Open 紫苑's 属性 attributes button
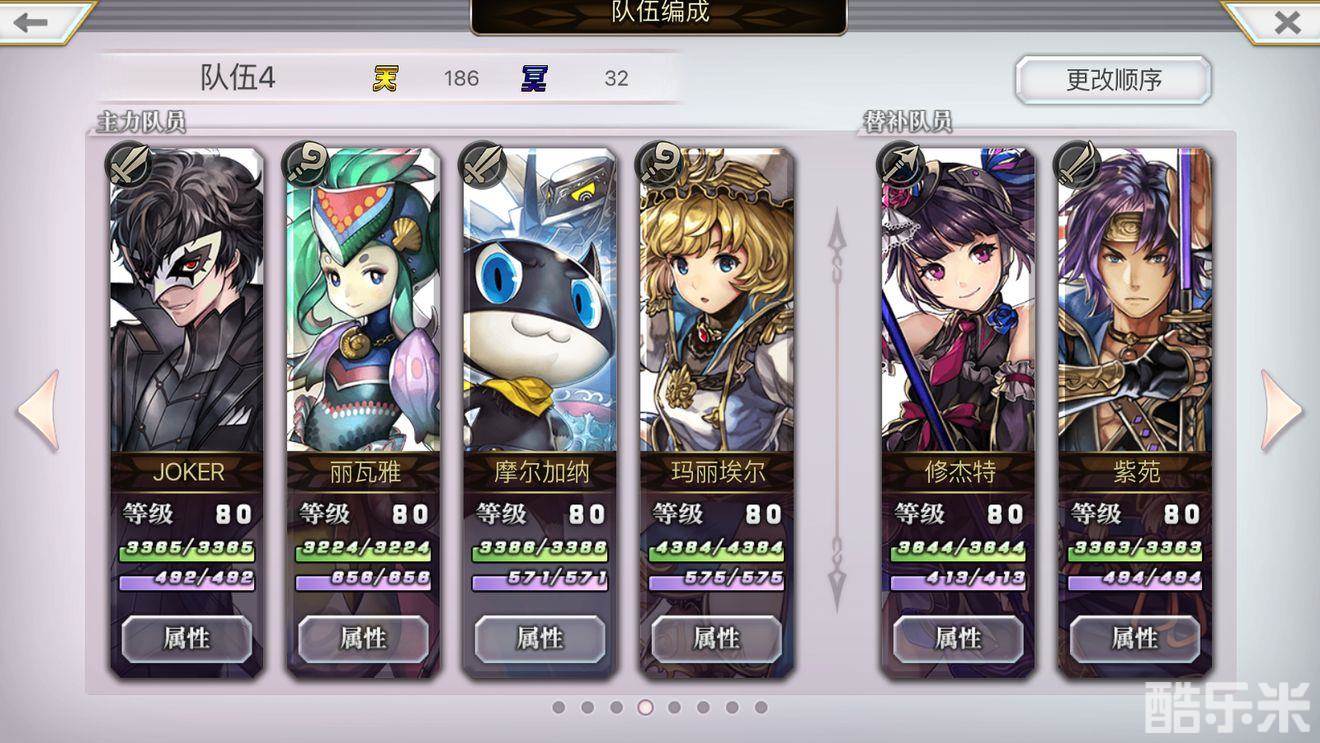This screenshot has height=743, width=1320. pyautogui.click(x=1135, y=638)
